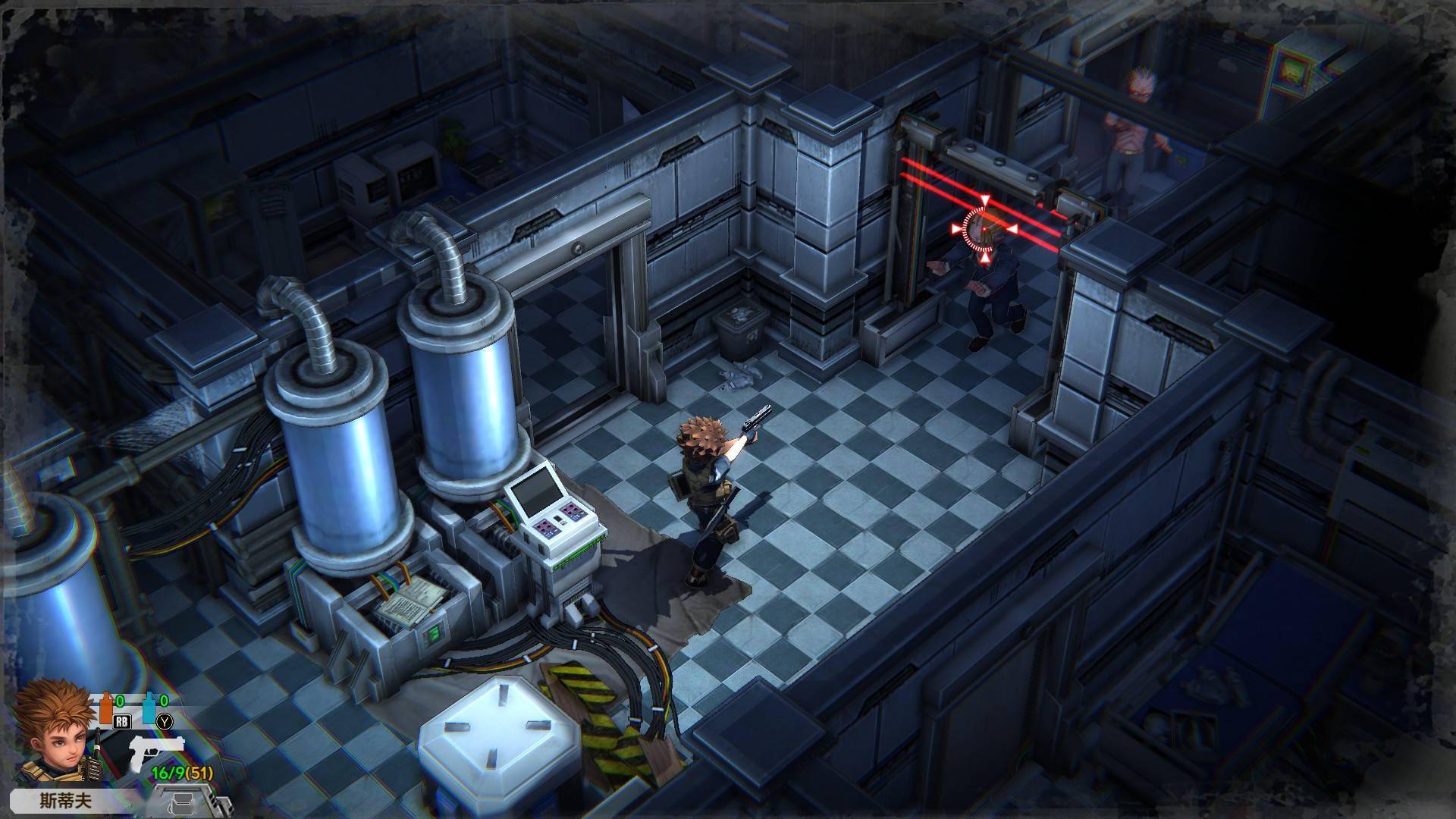Image resolution: width=1456 pixels, height=819 pixels.
Task: Click the white pistol weapon icon
Action: pyautogui.click(x=157, y=752)
